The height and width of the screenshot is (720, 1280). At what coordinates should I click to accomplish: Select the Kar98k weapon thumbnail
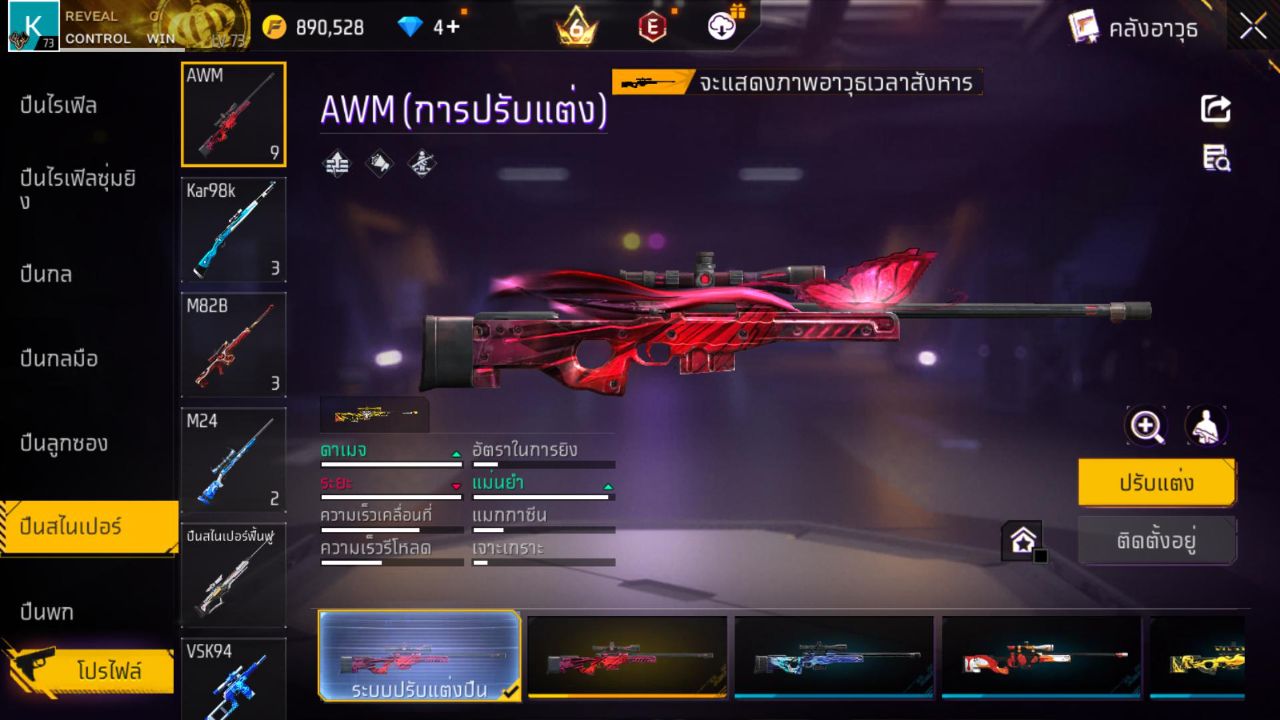tap(233, 230)
